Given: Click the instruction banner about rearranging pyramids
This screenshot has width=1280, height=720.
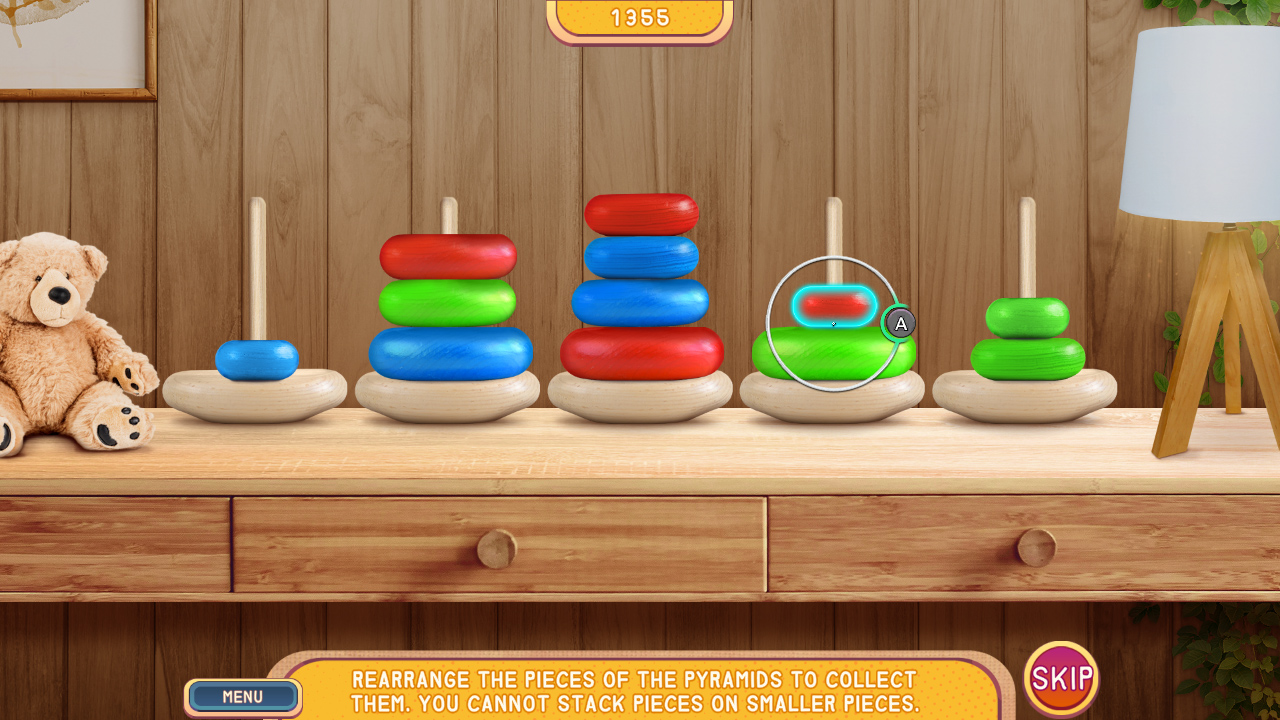Looking at the screenshot, I should [640, 690].
